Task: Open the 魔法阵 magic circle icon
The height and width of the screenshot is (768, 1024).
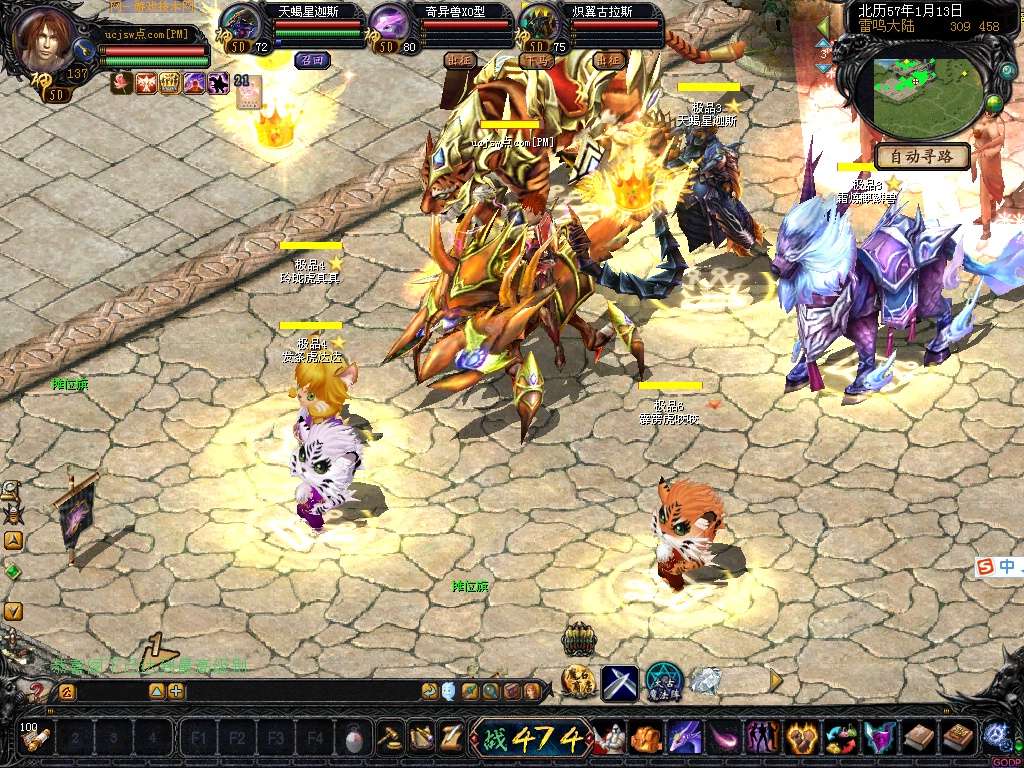Action: click(663, 681)
